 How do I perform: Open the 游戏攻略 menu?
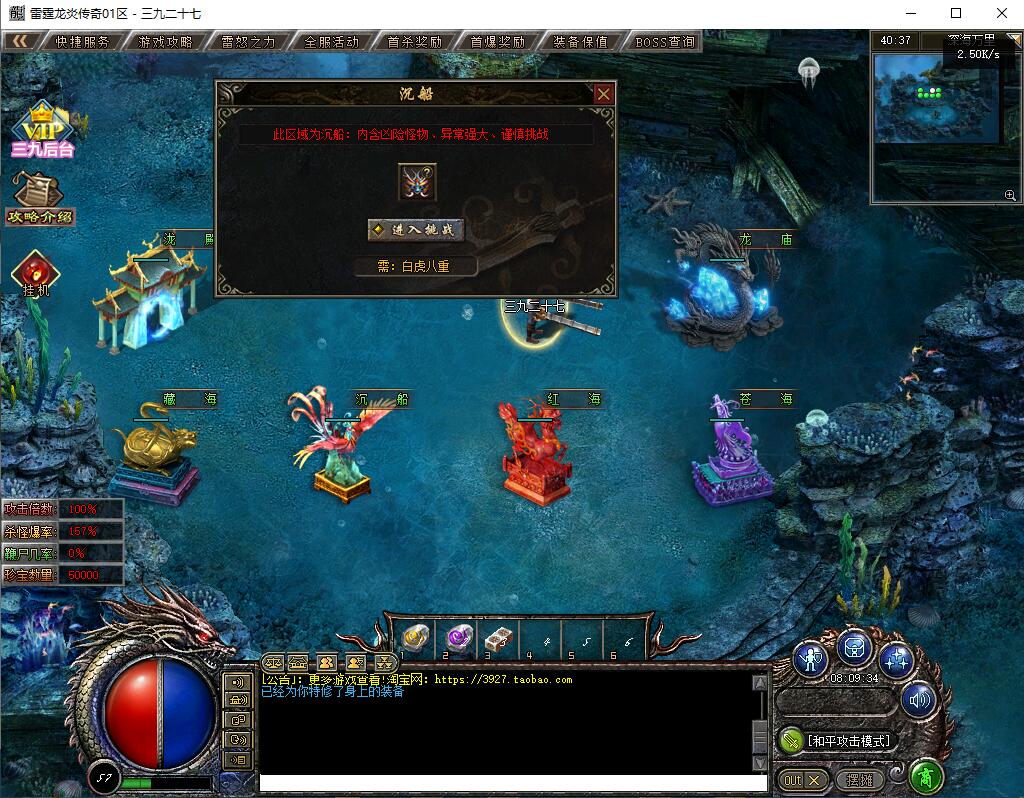(166, 42)
